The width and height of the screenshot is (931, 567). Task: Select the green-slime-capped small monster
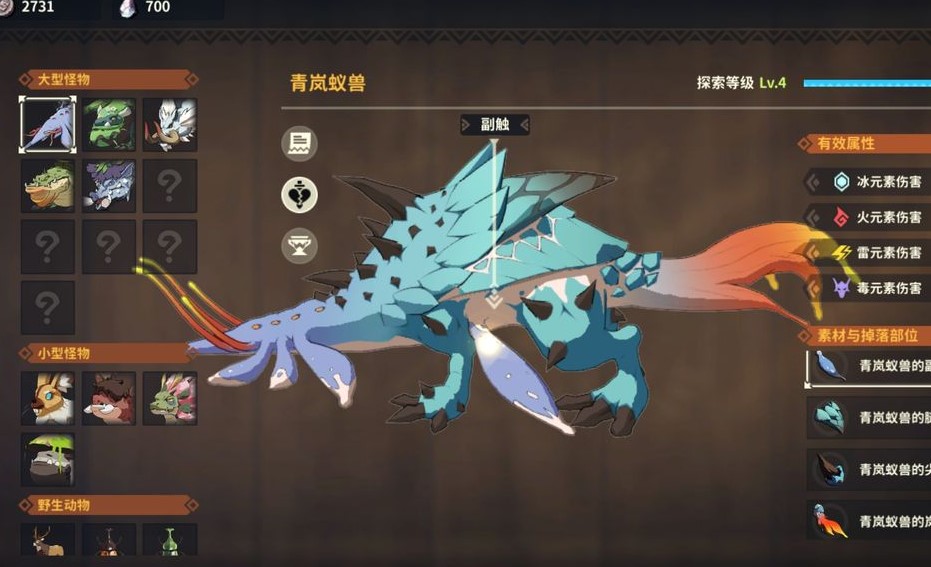point(48,459)
